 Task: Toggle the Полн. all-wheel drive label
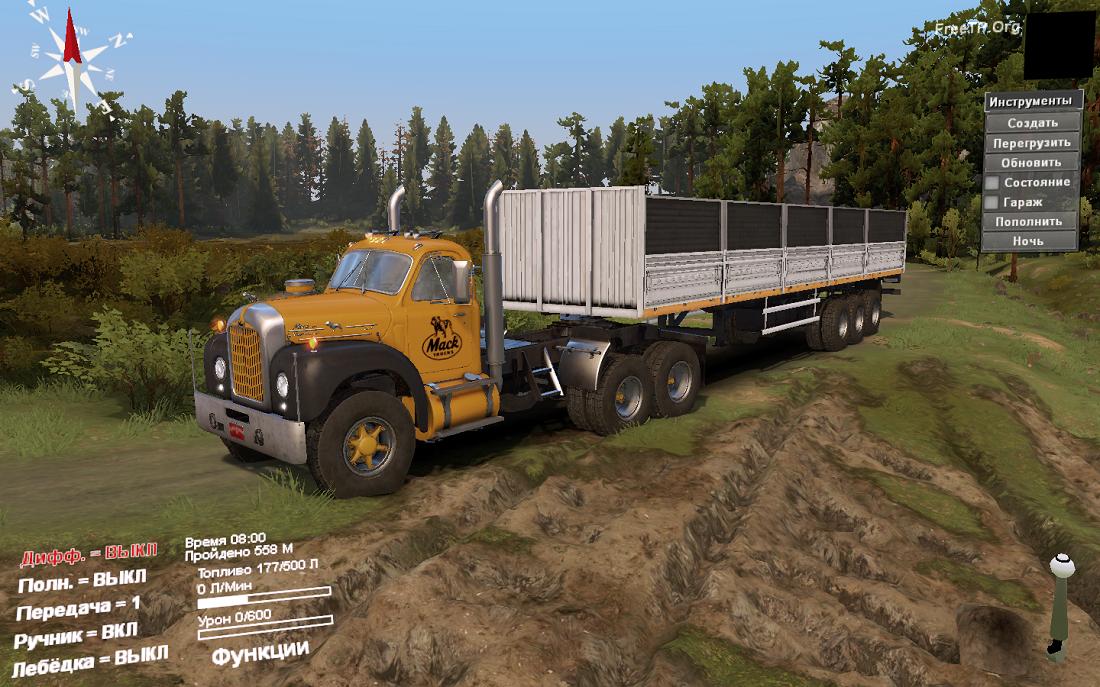coord(82,580)
